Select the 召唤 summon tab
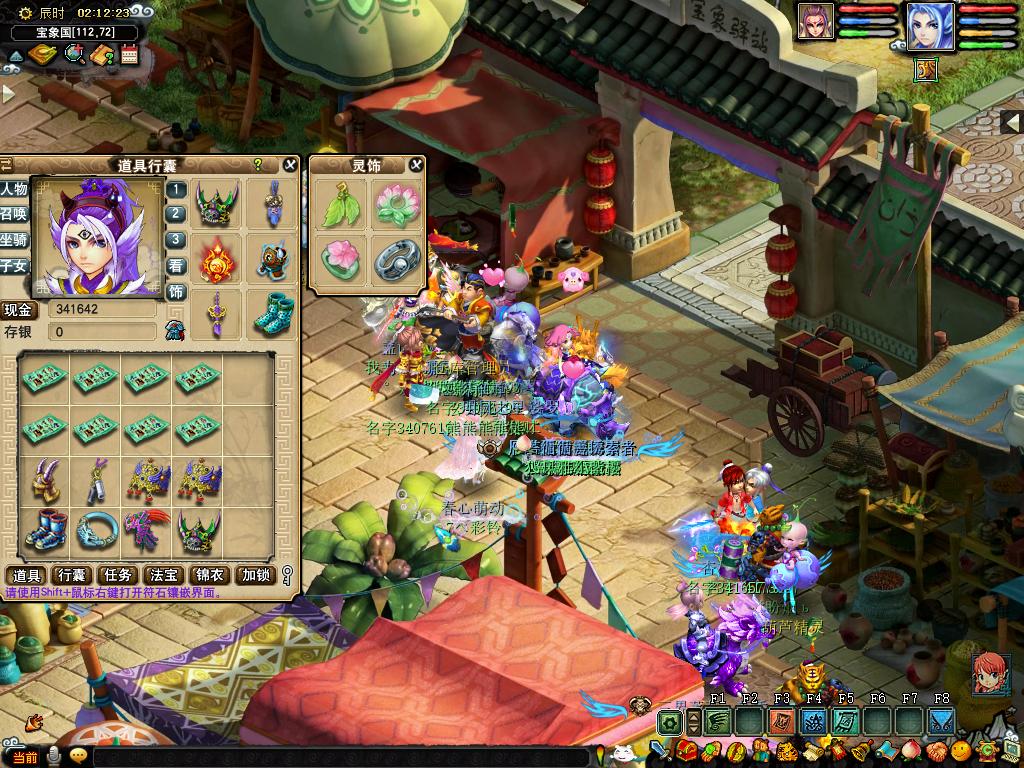This screenshot has height=768, width=1024. 14,214
